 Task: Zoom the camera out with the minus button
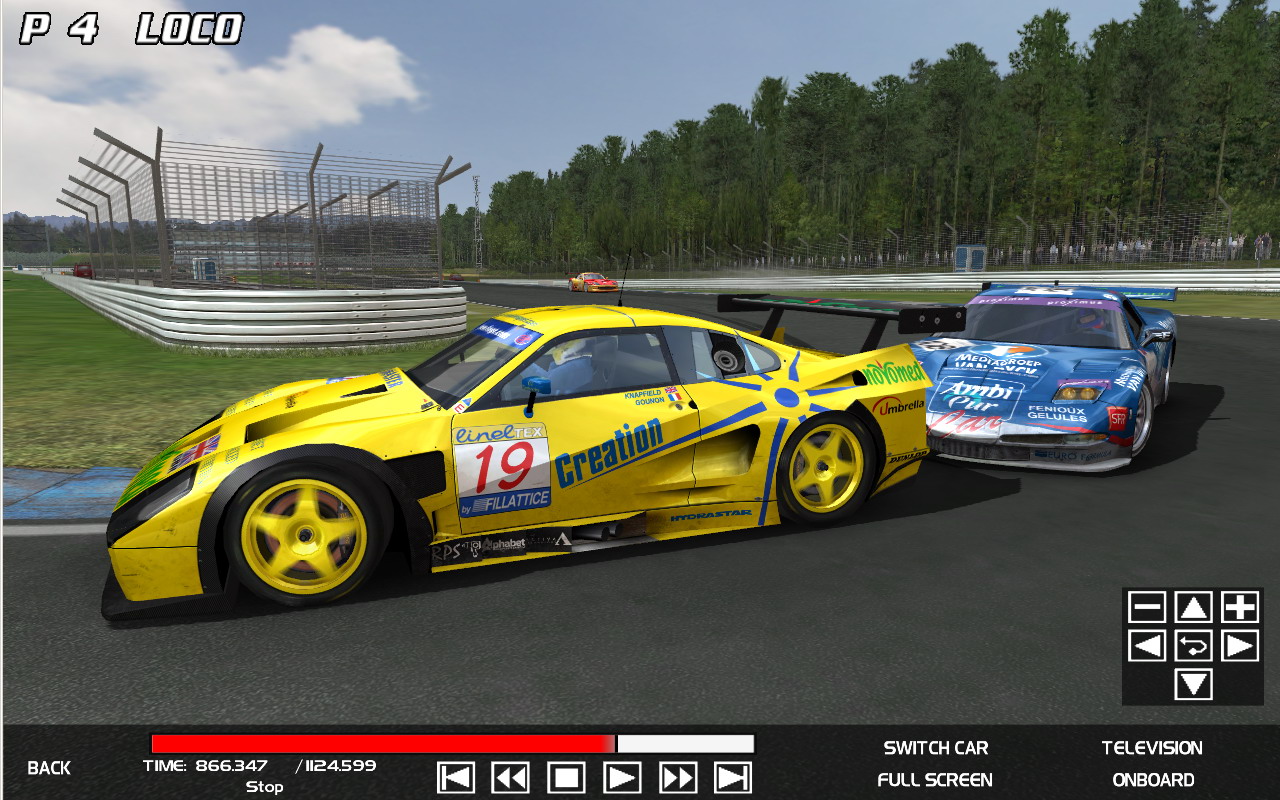click(1147, 607)
